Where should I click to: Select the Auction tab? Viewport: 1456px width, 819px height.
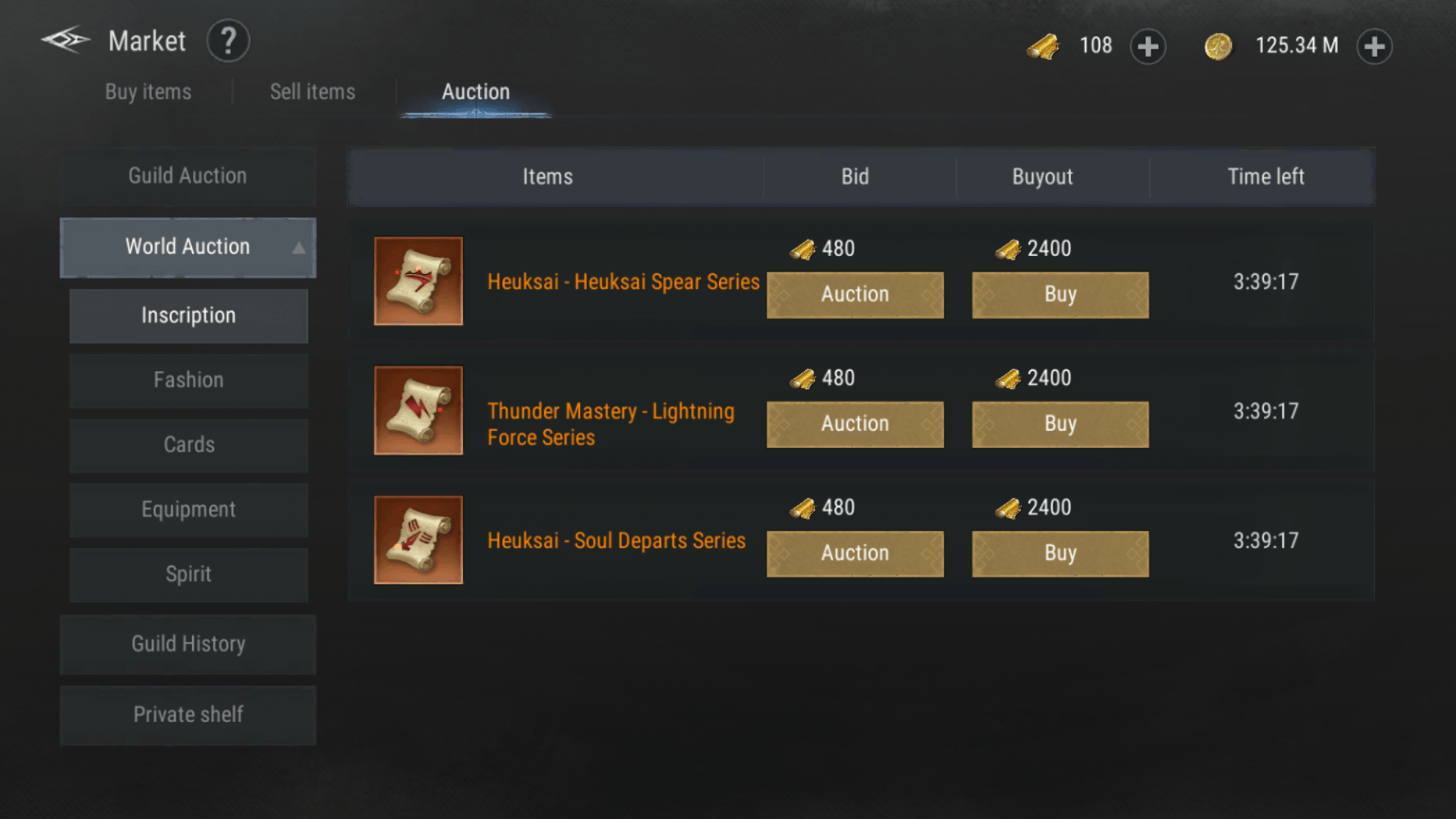(475, 92)
